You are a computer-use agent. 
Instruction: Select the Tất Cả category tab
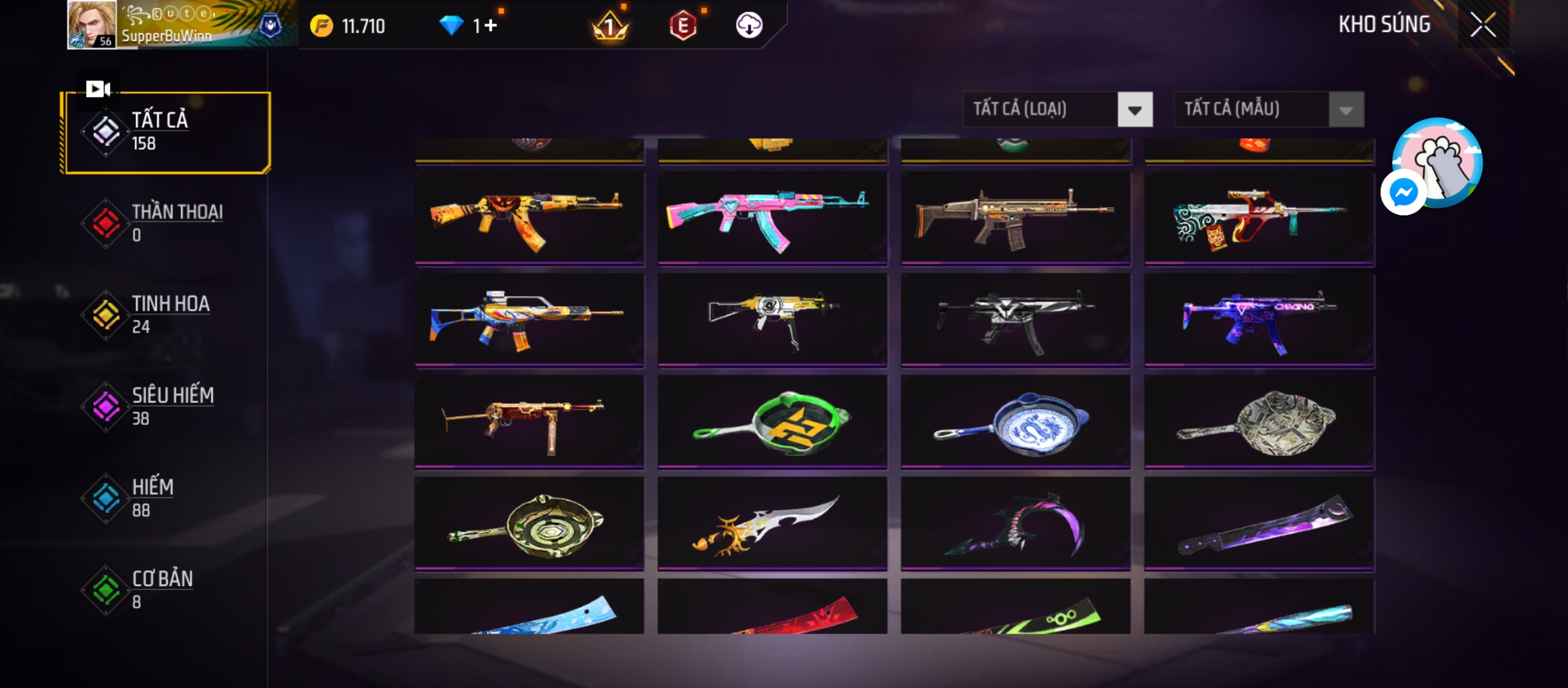167,132
